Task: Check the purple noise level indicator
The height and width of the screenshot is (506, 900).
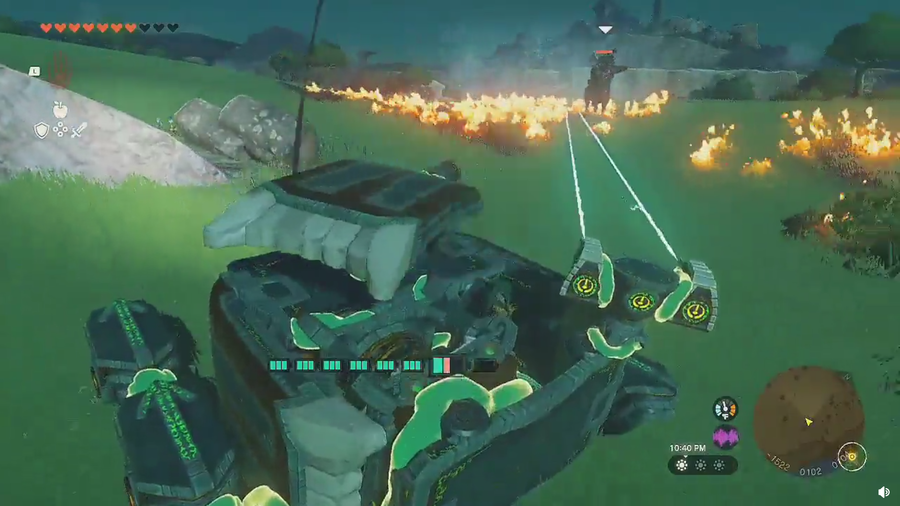Action: pos(725,437)
